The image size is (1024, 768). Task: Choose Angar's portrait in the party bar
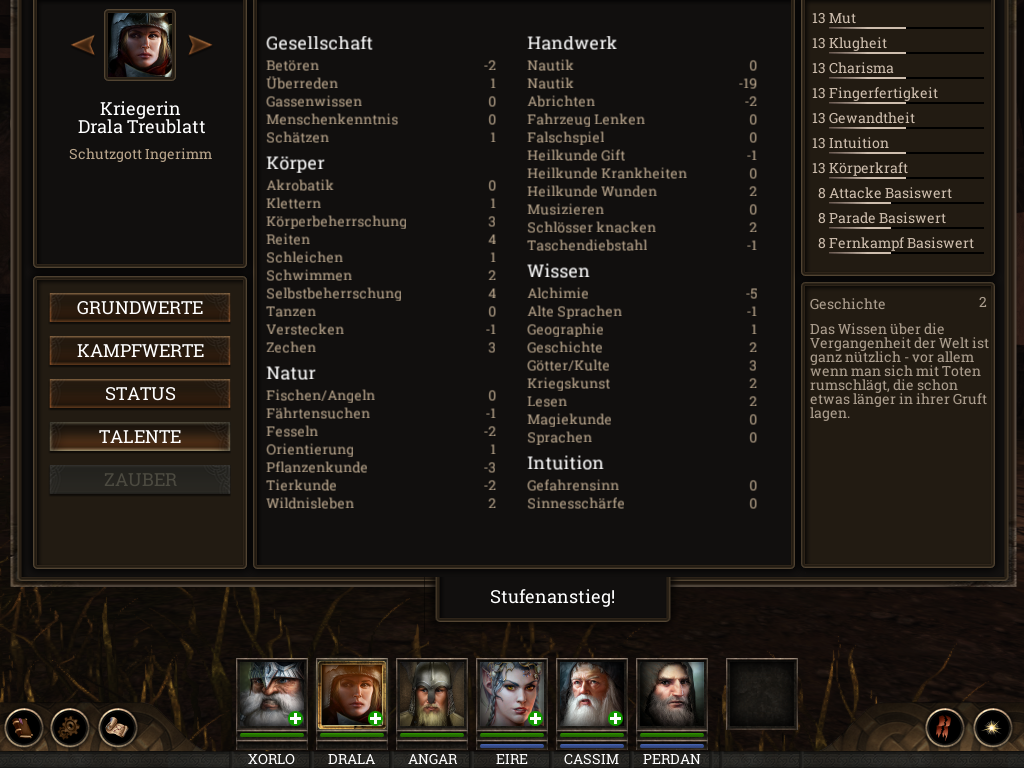(431, 694)
